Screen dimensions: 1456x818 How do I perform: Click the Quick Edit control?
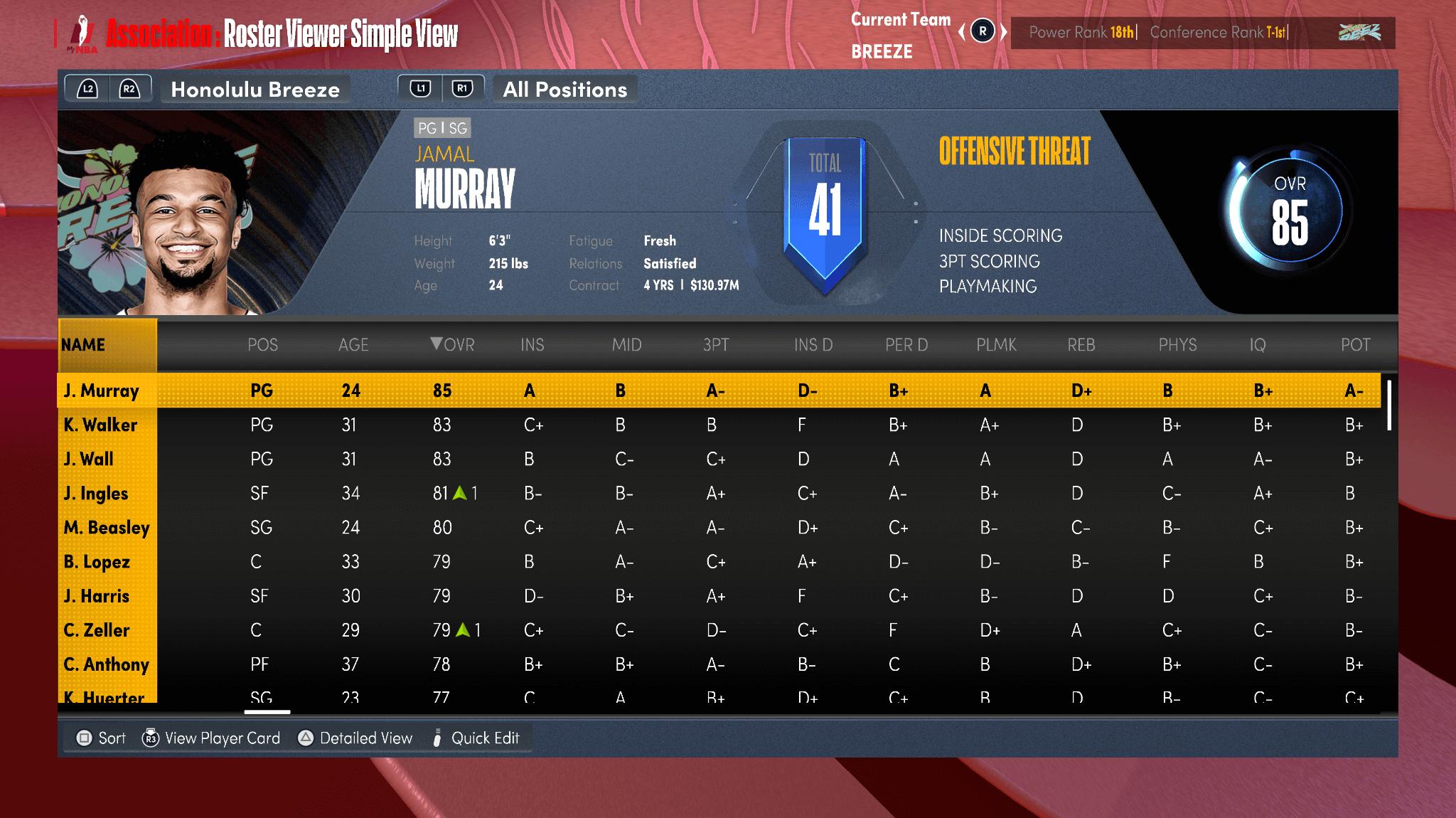pyautogui.click(x=476, y=738)
